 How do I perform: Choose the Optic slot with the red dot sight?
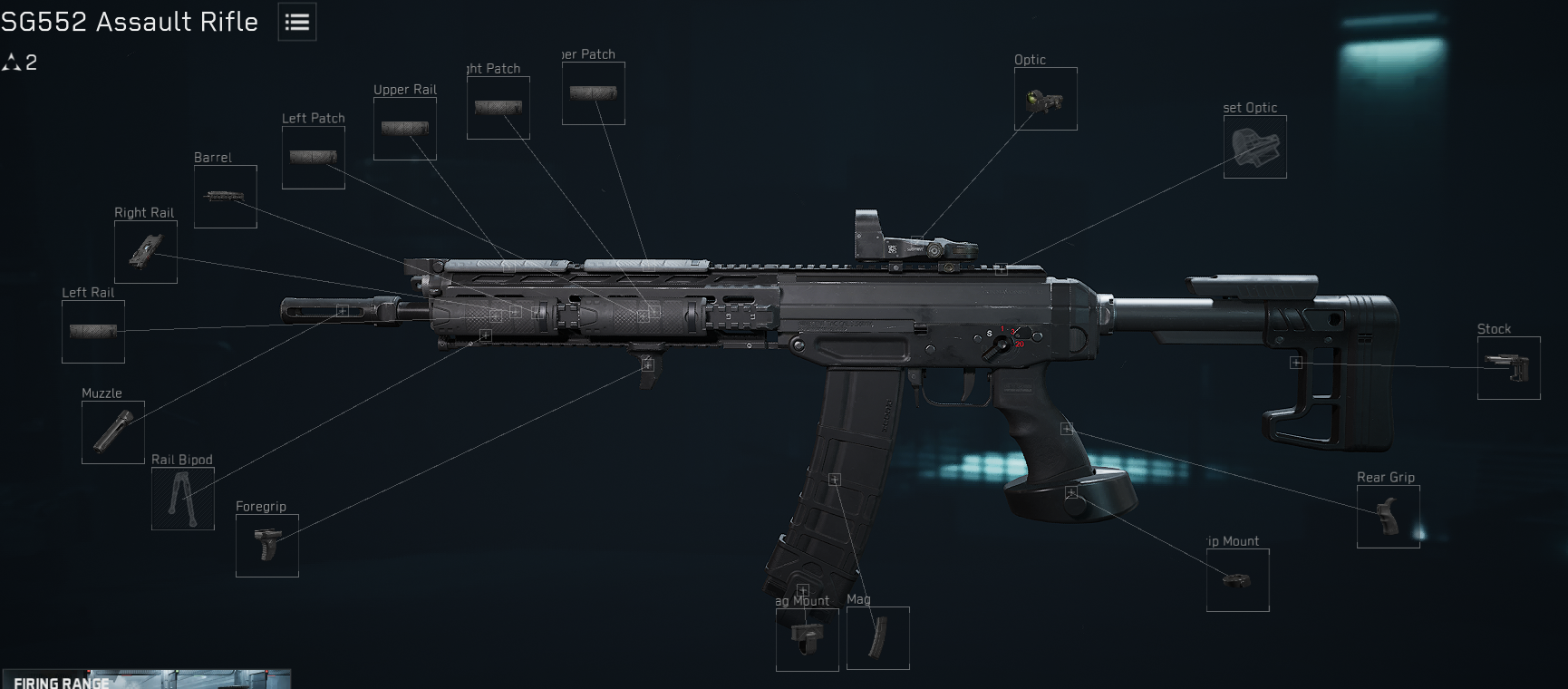click(x=1046, y=99)
